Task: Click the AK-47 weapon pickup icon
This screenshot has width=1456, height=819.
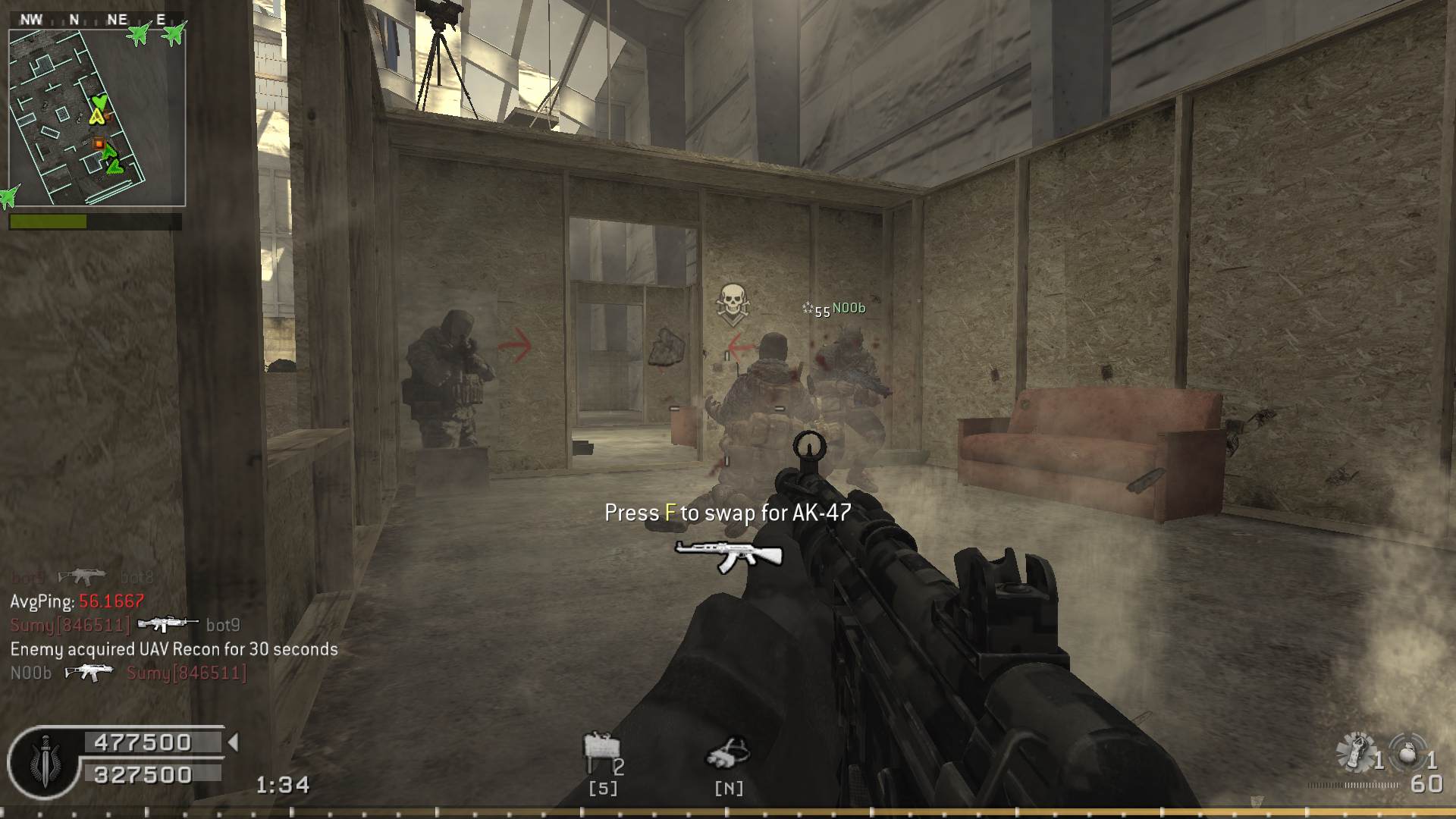Action: (x=728, y=557)
